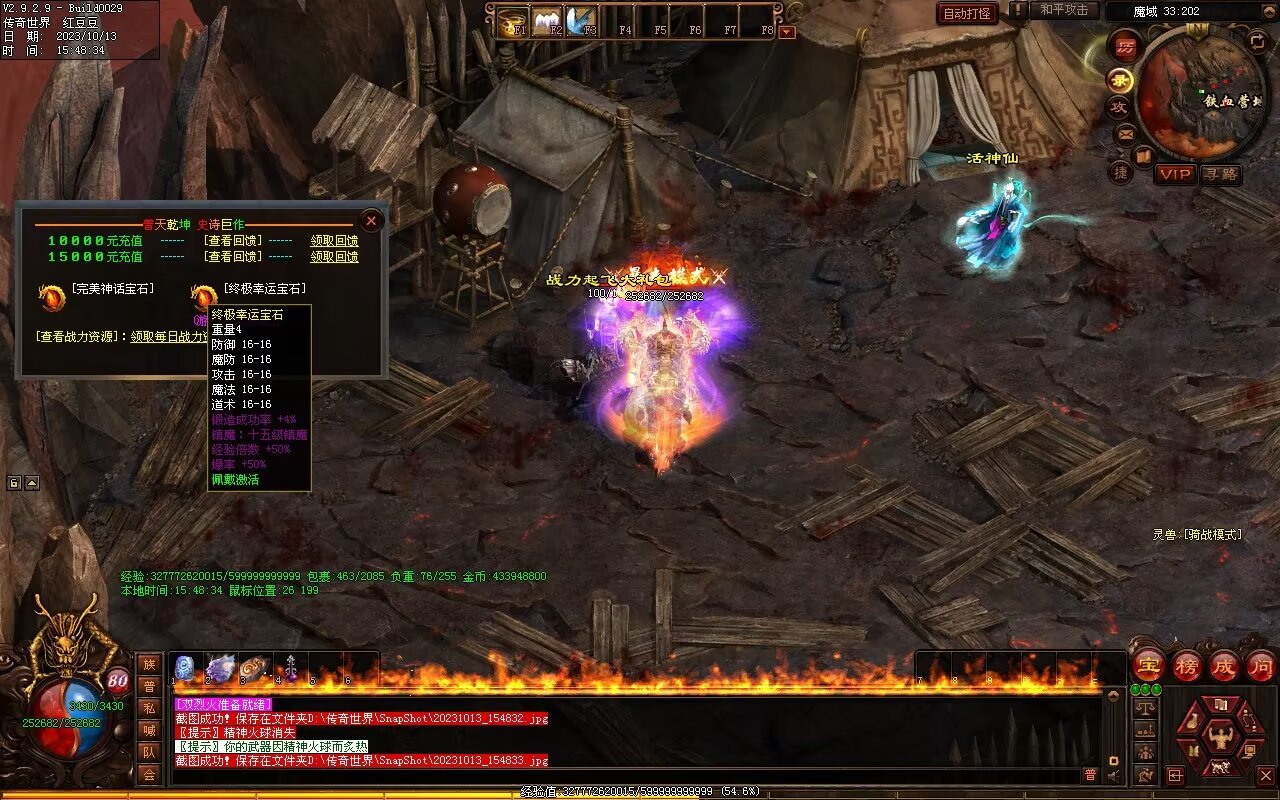Show the 榜 rankings button
1280x800 pixels.
(x=1187, y=666)
